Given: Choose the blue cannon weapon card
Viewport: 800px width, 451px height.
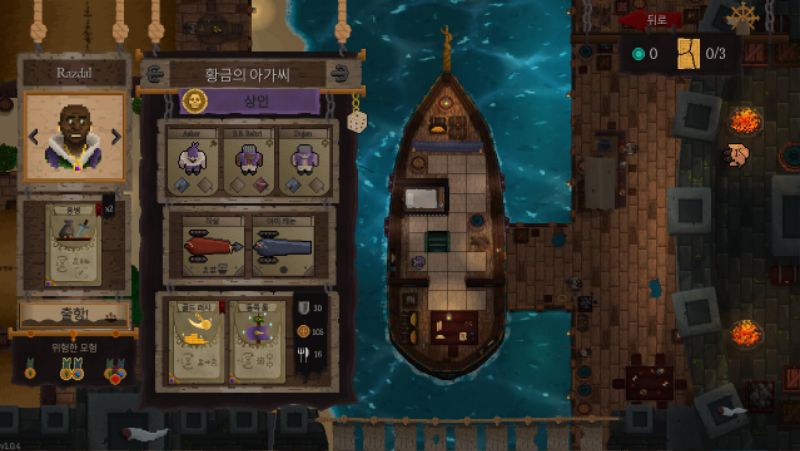Looking at the screenshot, I should [x=283, y=247].
